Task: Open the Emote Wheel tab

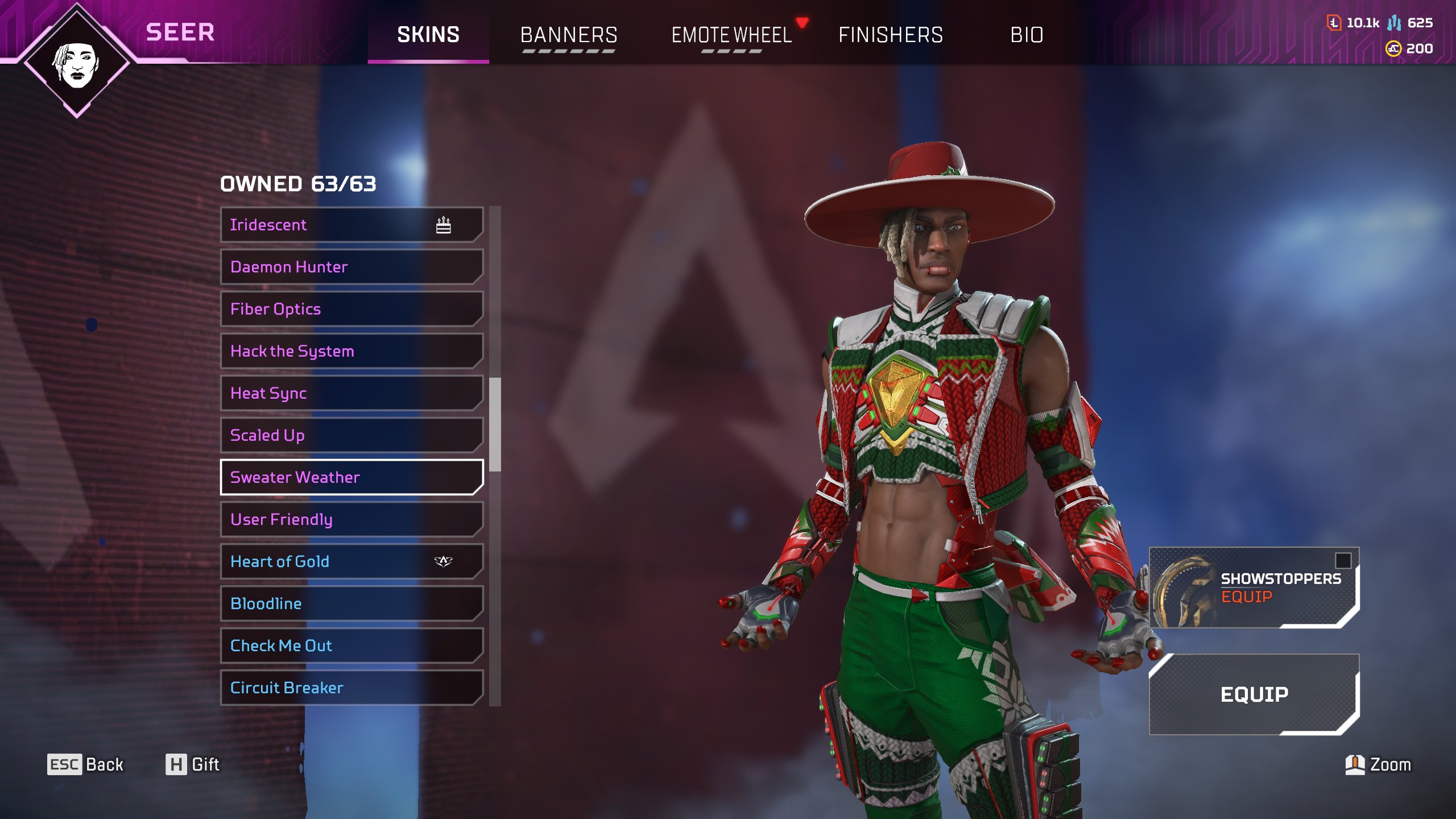Action: 731,35
